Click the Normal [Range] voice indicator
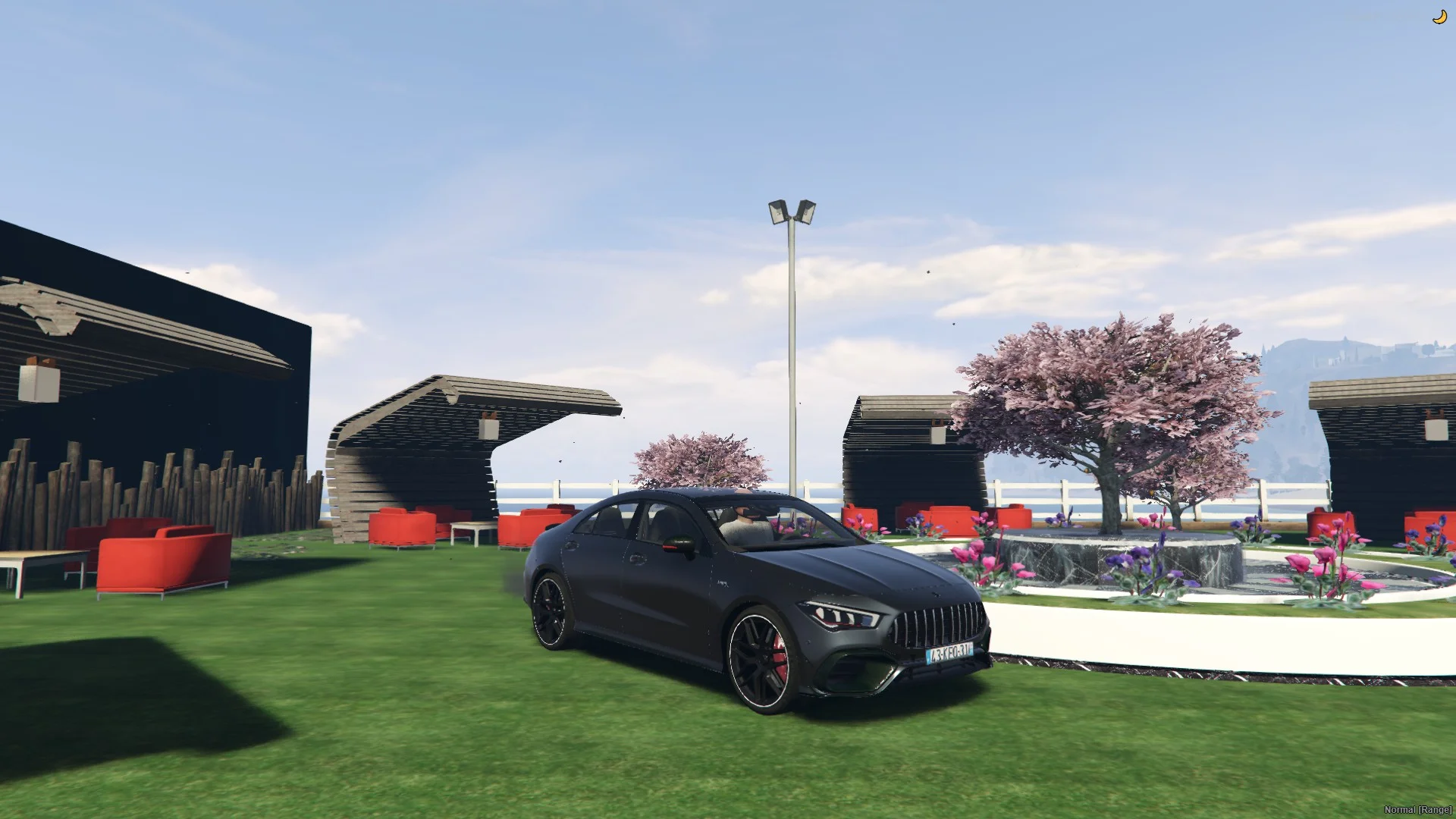 coord(1417,810)
